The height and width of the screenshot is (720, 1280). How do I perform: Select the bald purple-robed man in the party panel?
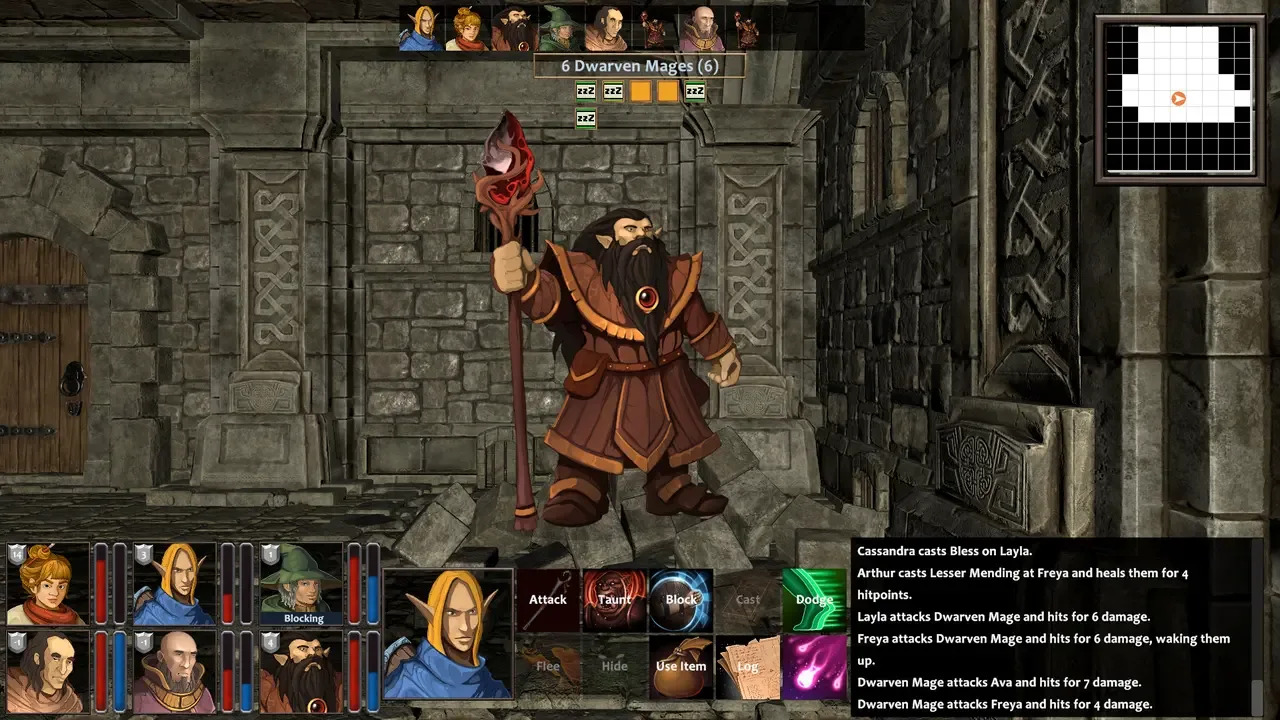[x=174, y=670]
